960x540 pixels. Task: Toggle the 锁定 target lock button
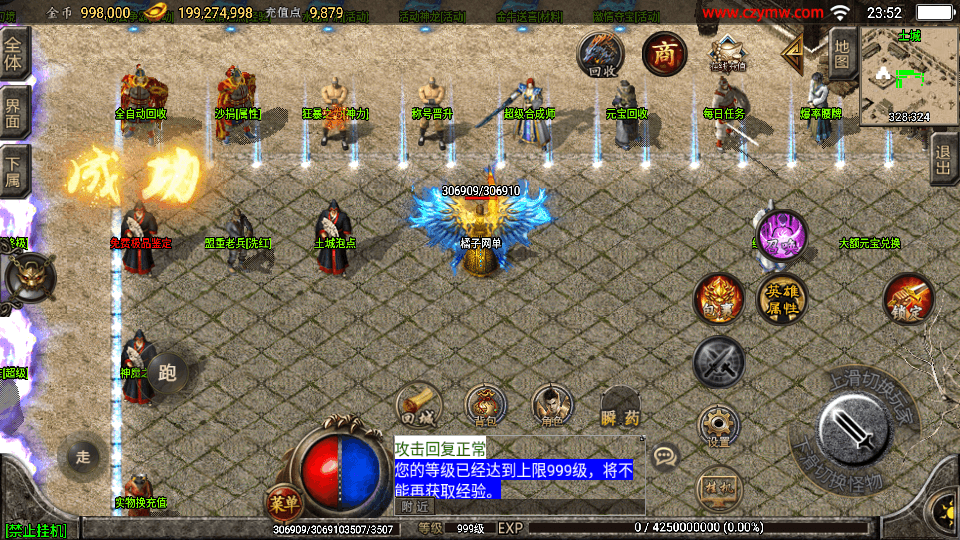(x=908, y=299)
